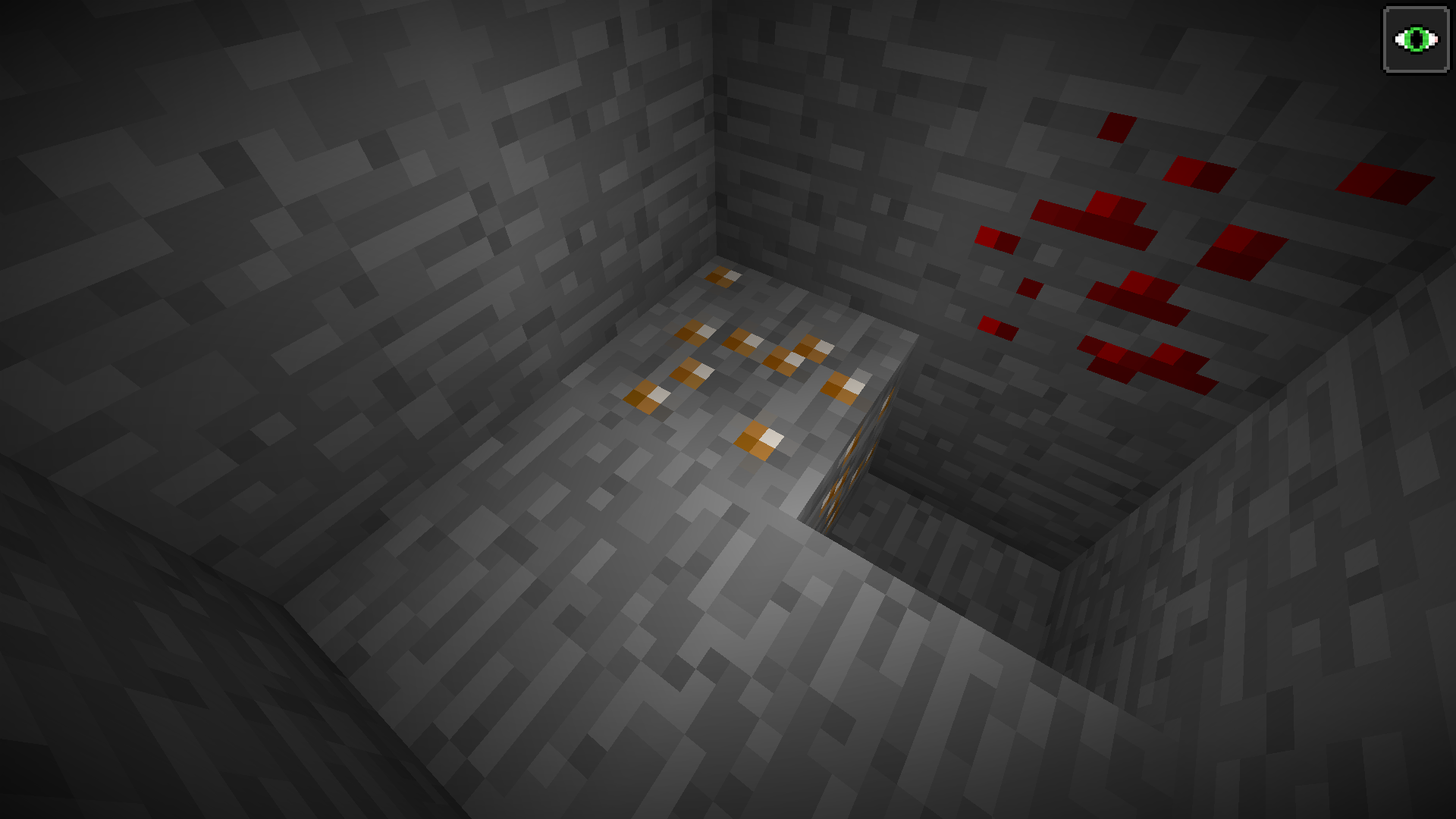The image size is (1456, 819).
Task: Click the green eye button in the corner
Action: [x=1414, y=39]
